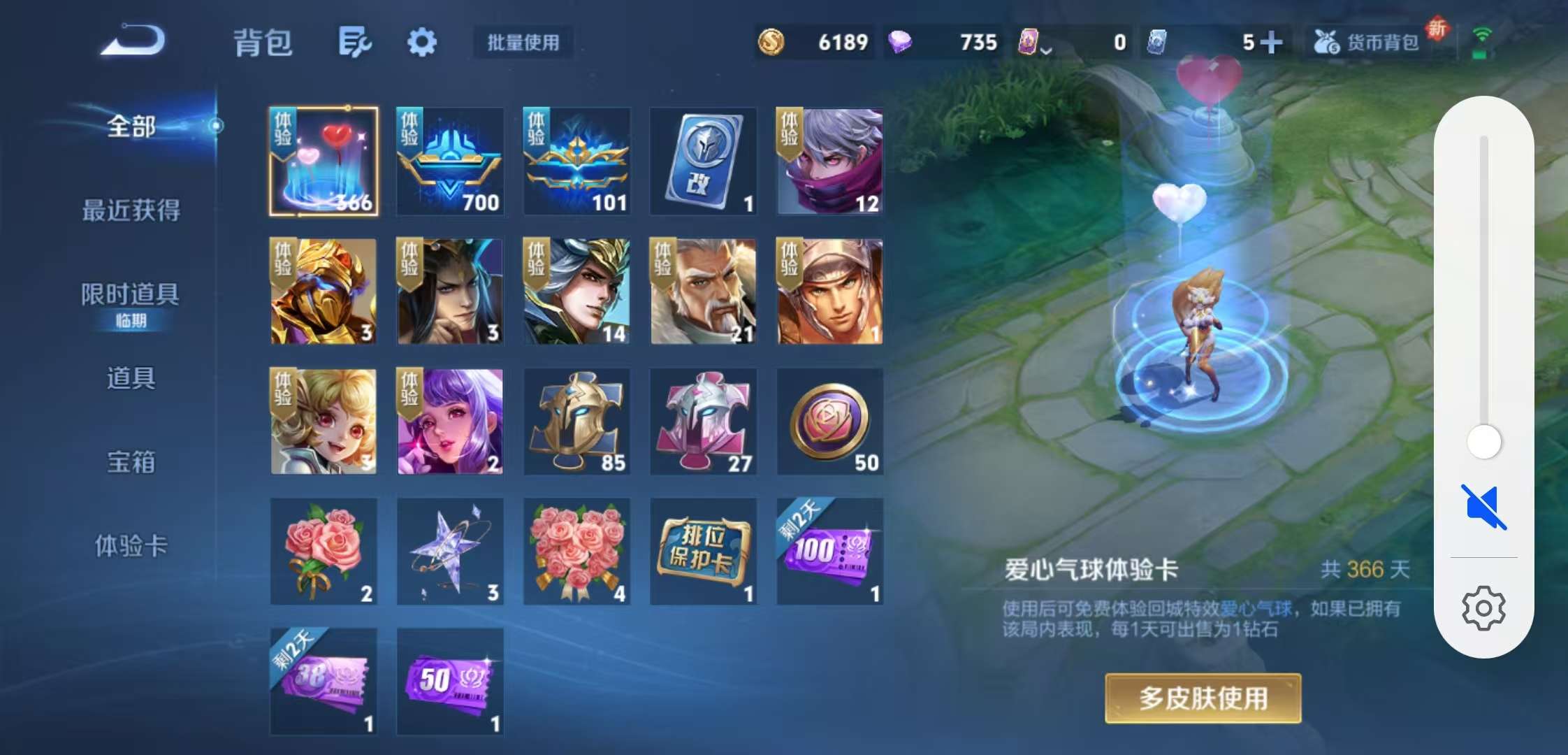Select the 排位保护卡 item thumbnail

coord(703,552)
